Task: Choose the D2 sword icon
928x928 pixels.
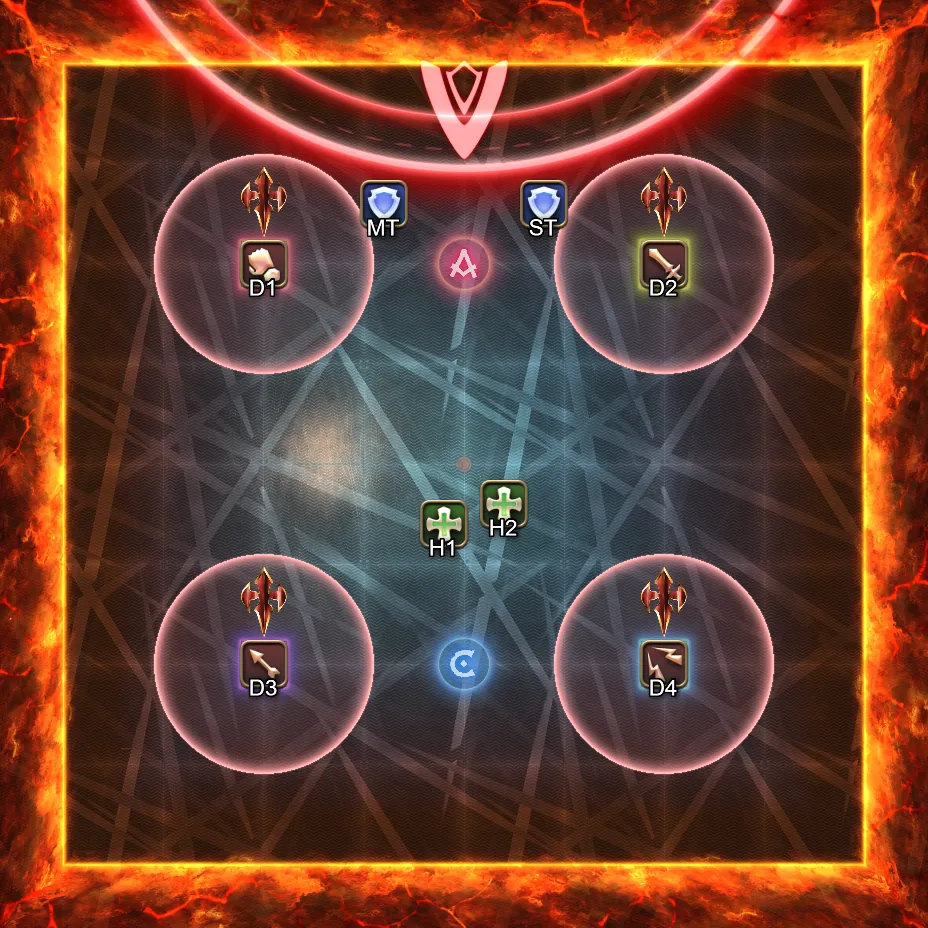Action: click(663, 263)
